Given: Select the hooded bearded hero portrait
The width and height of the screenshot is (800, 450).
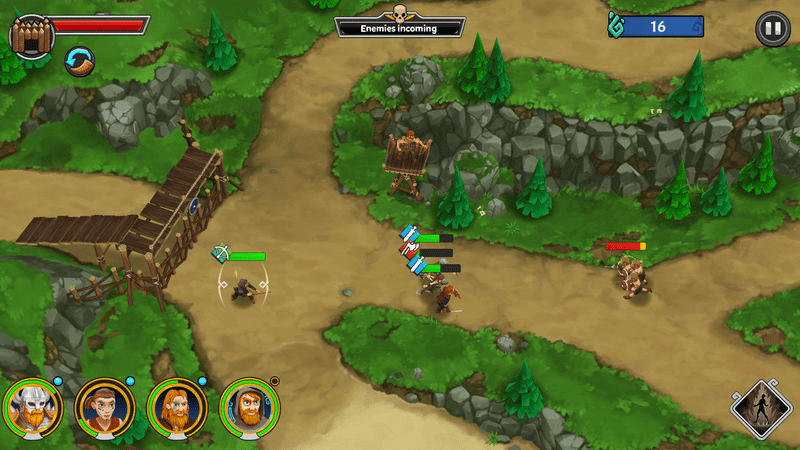Looking at the screenshot, I should click(249, 405).
